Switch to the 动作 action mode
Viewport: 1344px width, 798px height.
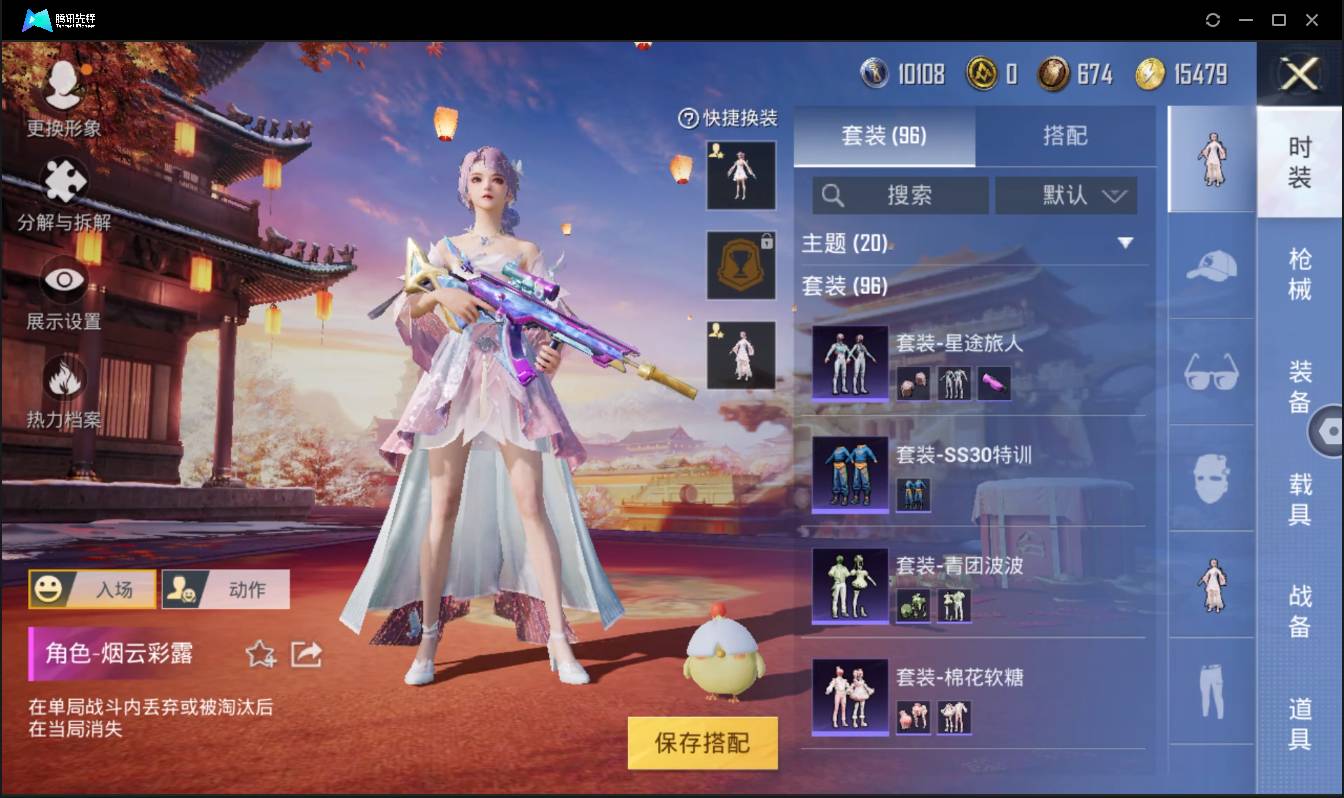[227, 589]
